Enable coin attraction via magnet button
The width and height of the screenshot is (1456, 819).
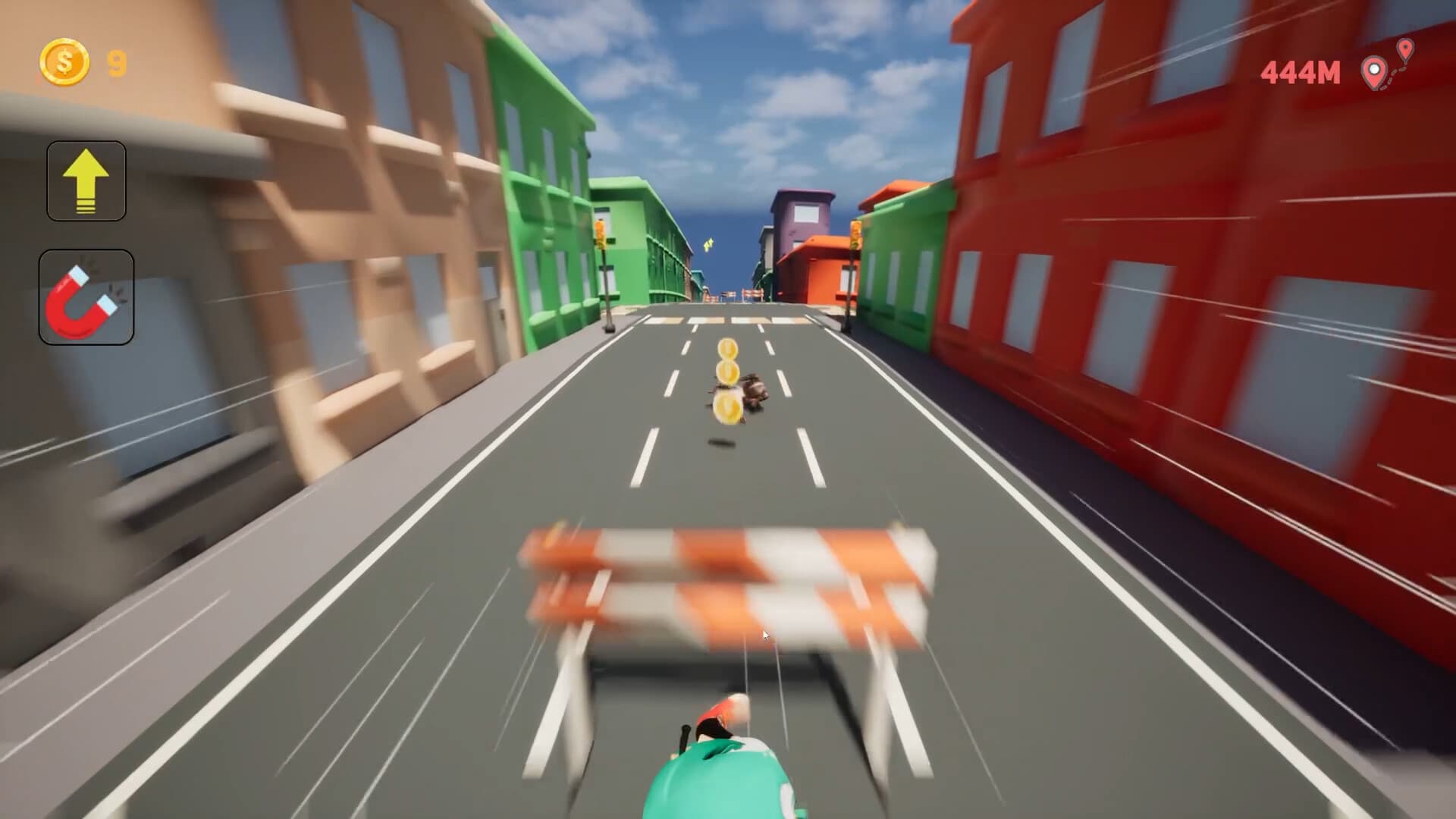[86, 296]
